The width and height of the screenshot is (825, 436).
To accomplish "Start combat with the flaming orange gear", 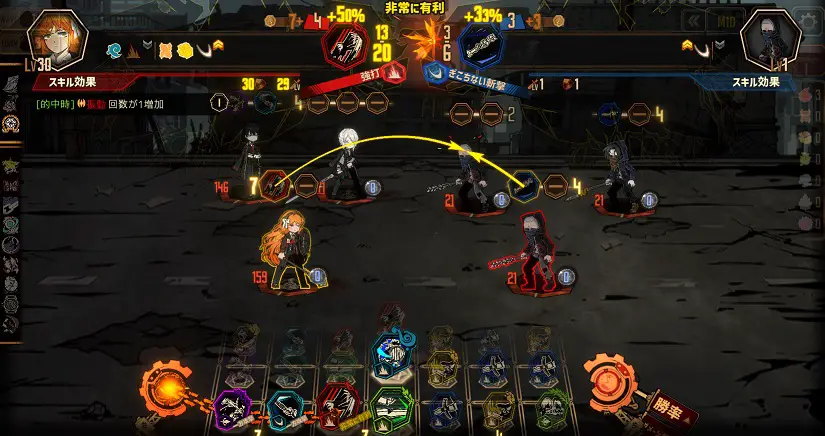I will click(x=163, y=386).
